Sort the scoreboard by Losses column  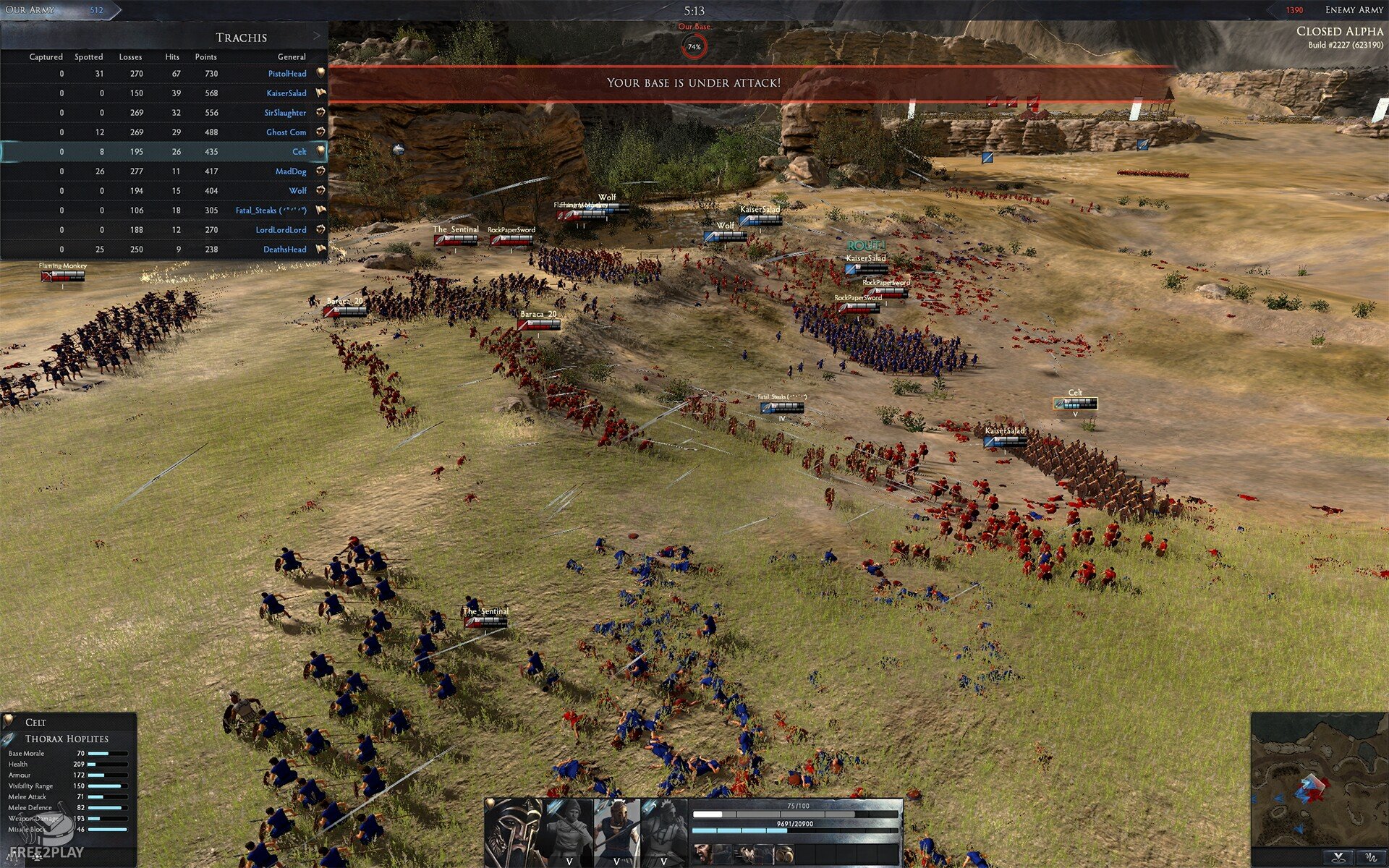[130, 56]
